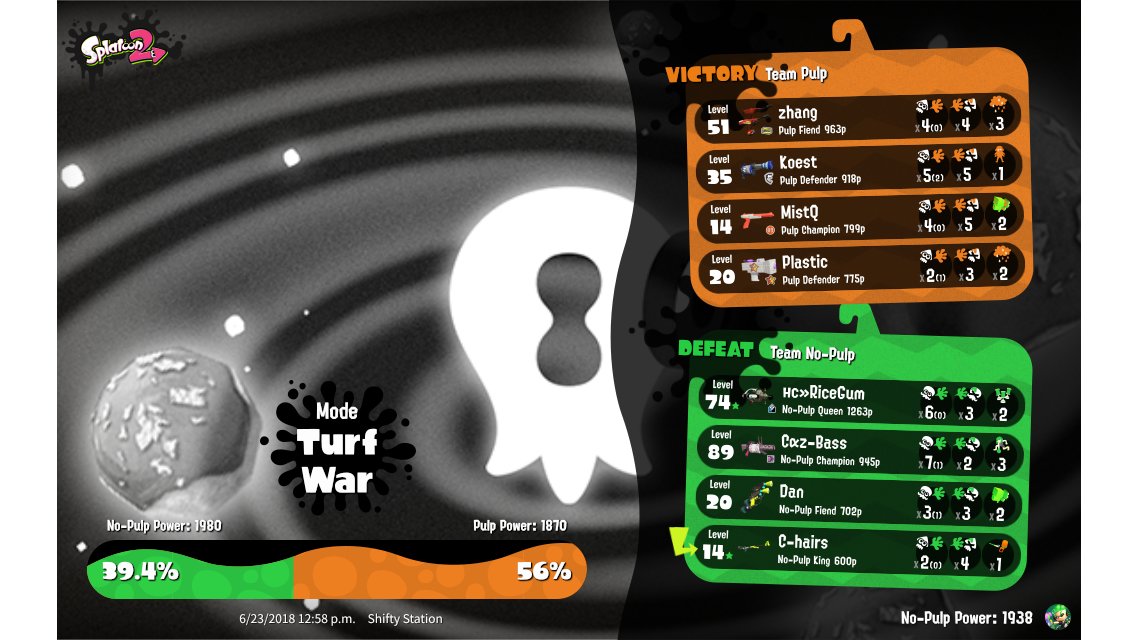Choose the Cαz-Bass player row
The height and width of the screenshot is (640, 1138).
click(x=858, y=449)
